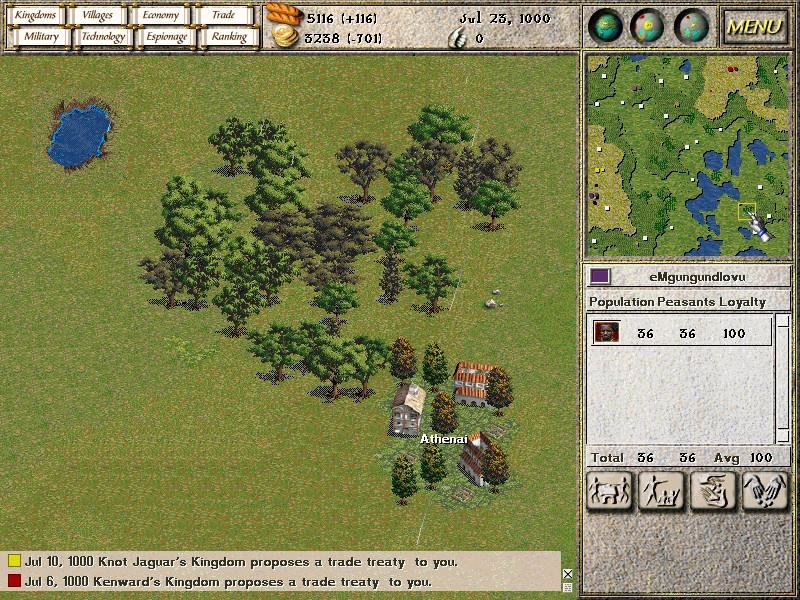This screenshot has width=800, height=600.
Task: Open the Kingdoms report scroll
Action: pyautogui.click(x=36, y=15)
